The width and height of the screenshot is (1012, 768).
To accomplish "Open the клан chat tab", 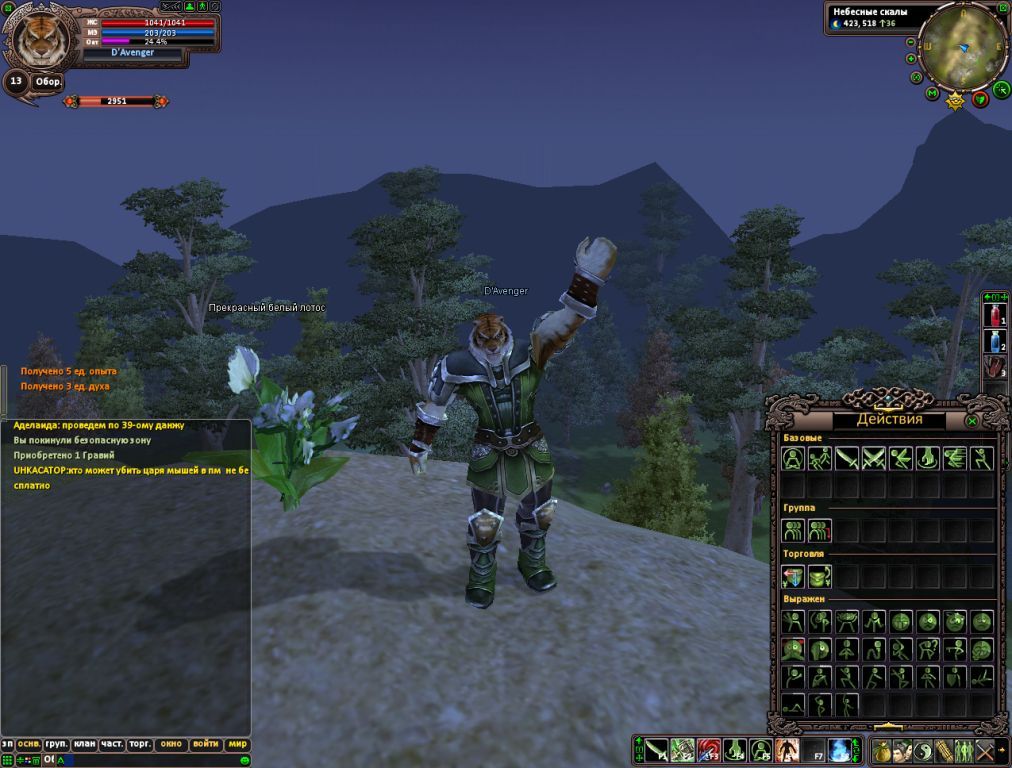I will pos(84,744).
